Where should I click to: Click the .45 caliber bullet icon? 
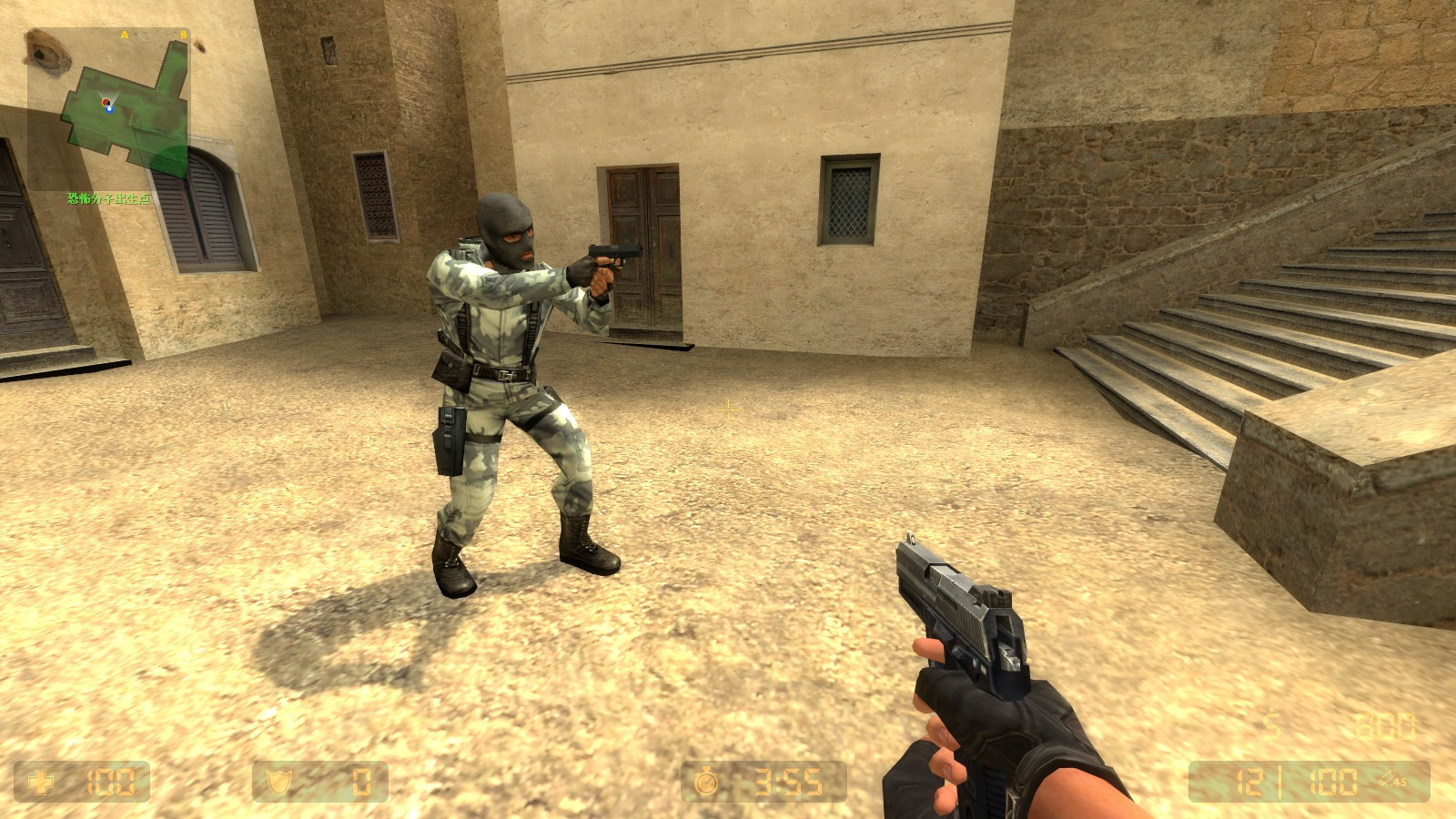1390,780
